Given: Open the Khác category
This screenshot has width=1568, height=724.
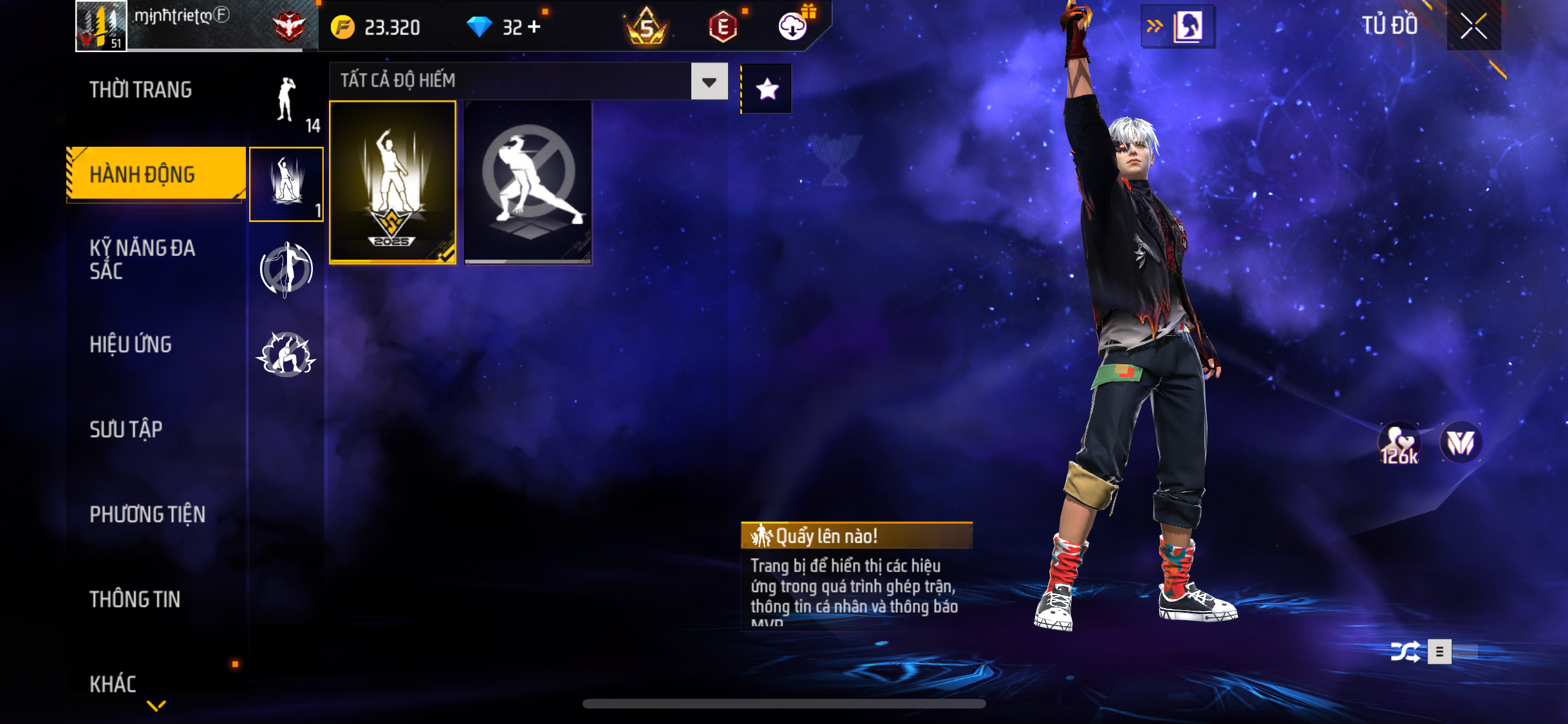Looking at the screenshot, I should (x=113, y=684).
